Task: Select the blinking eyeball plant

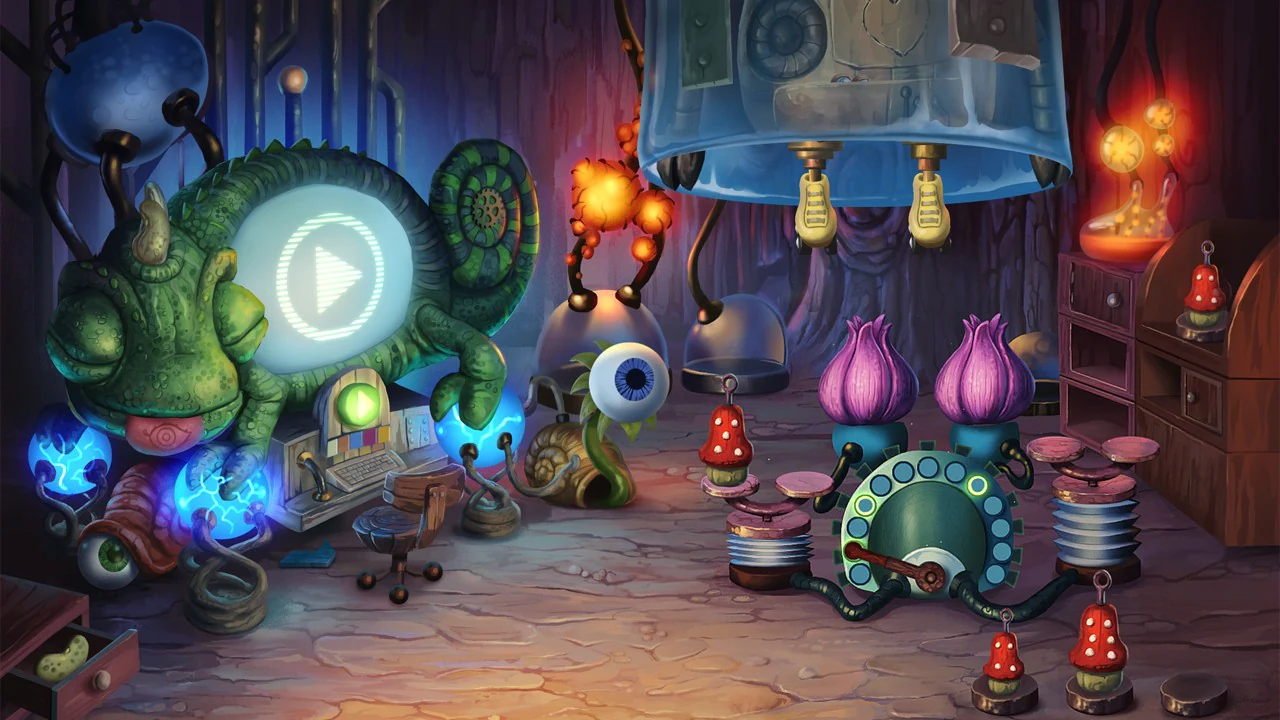Action: coord(634,378)
